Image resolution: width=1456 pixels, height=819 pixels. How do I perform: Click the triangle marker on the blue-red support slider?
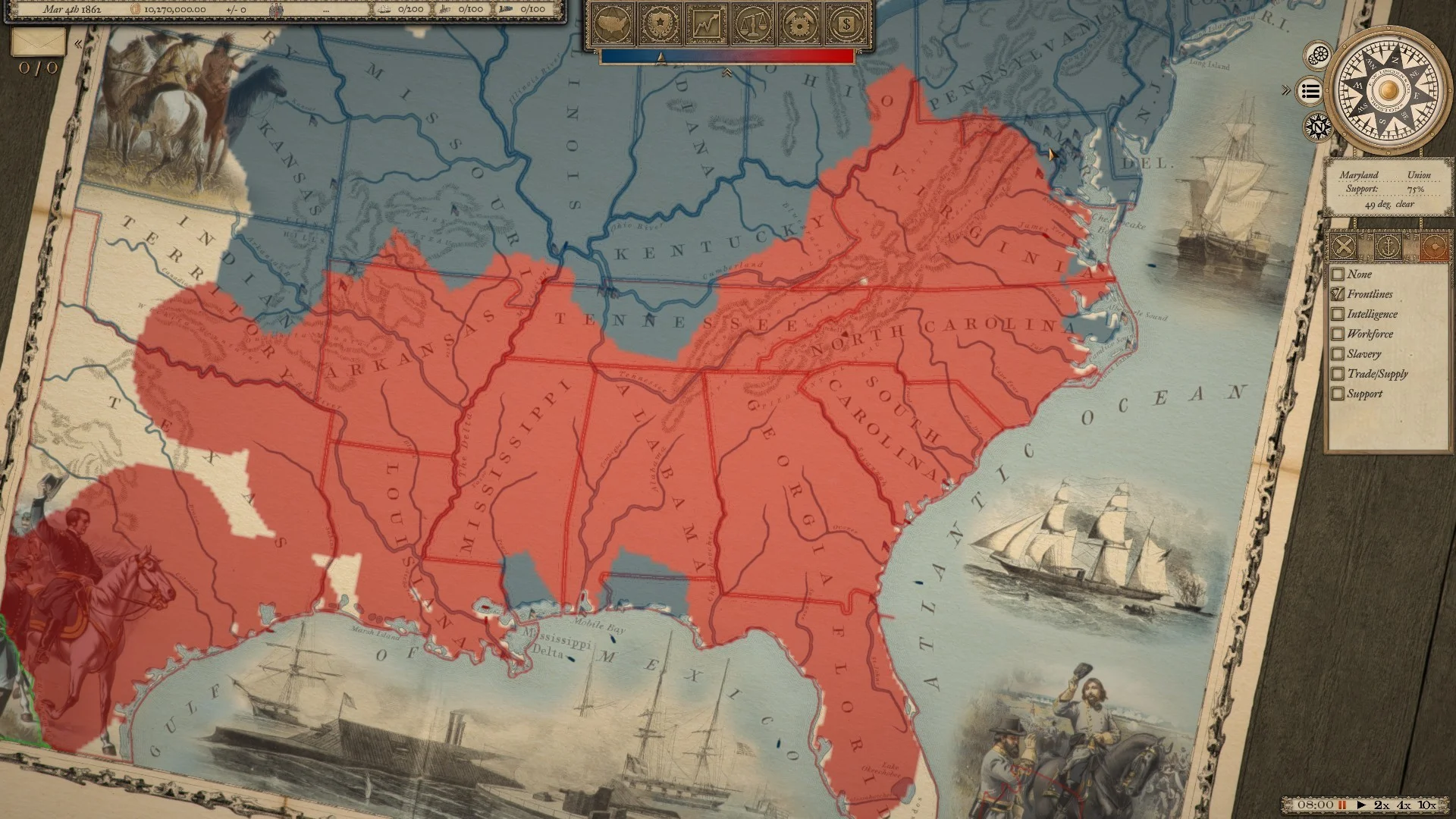click(661, 58)
